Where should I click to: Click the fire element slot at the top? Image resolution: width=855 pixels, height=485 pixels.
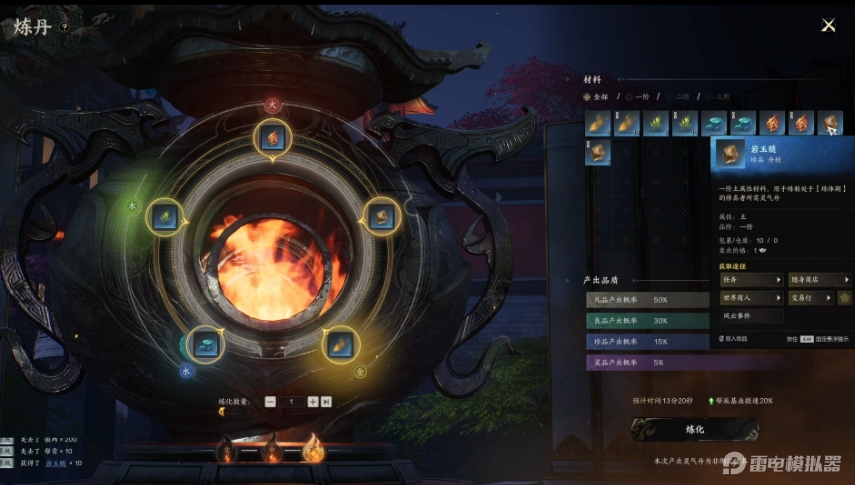pos(272,137)
